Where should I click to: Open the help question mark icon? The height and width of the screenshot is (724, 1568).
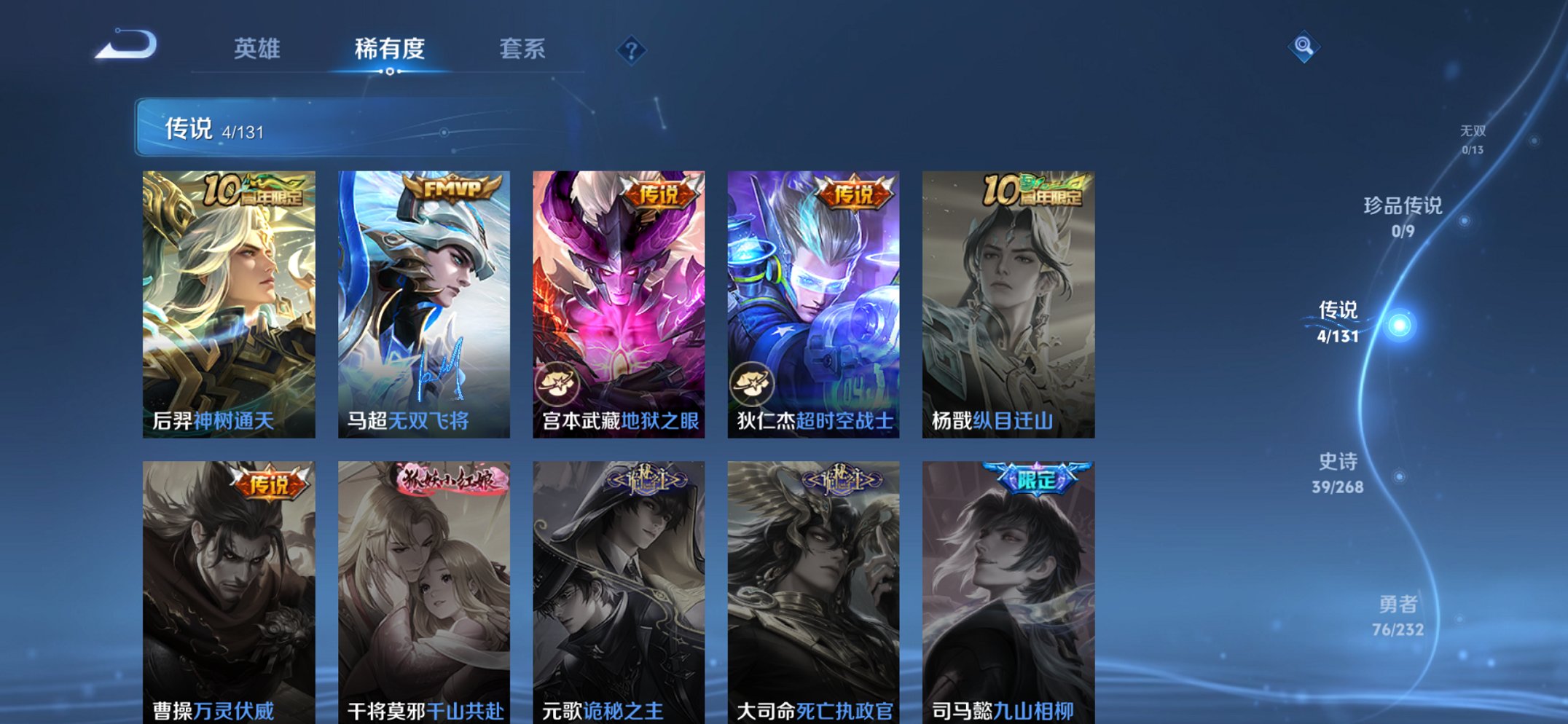pos(631,50)
